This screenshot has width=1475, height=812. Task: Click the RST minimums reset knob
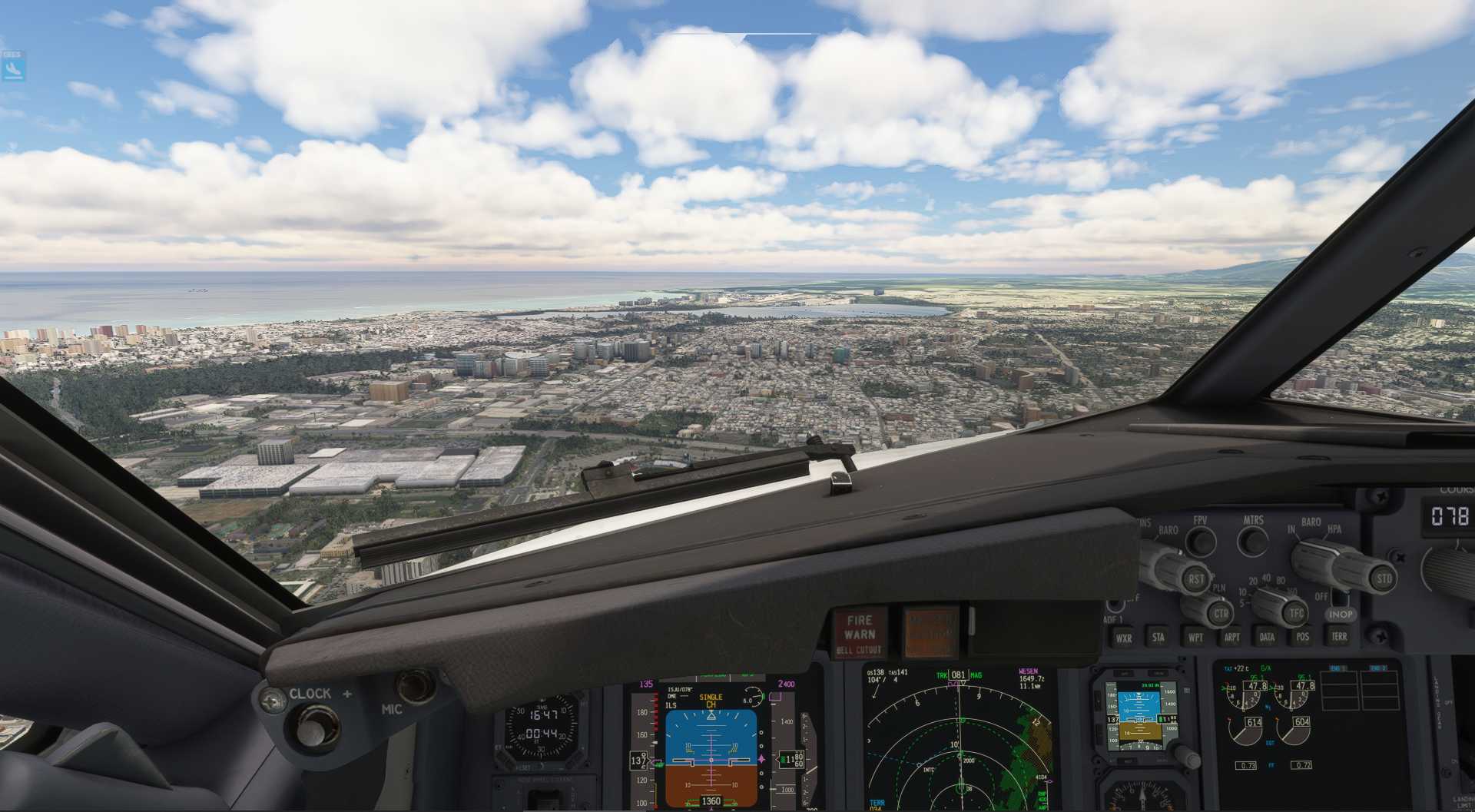(x=1195, y=579)
